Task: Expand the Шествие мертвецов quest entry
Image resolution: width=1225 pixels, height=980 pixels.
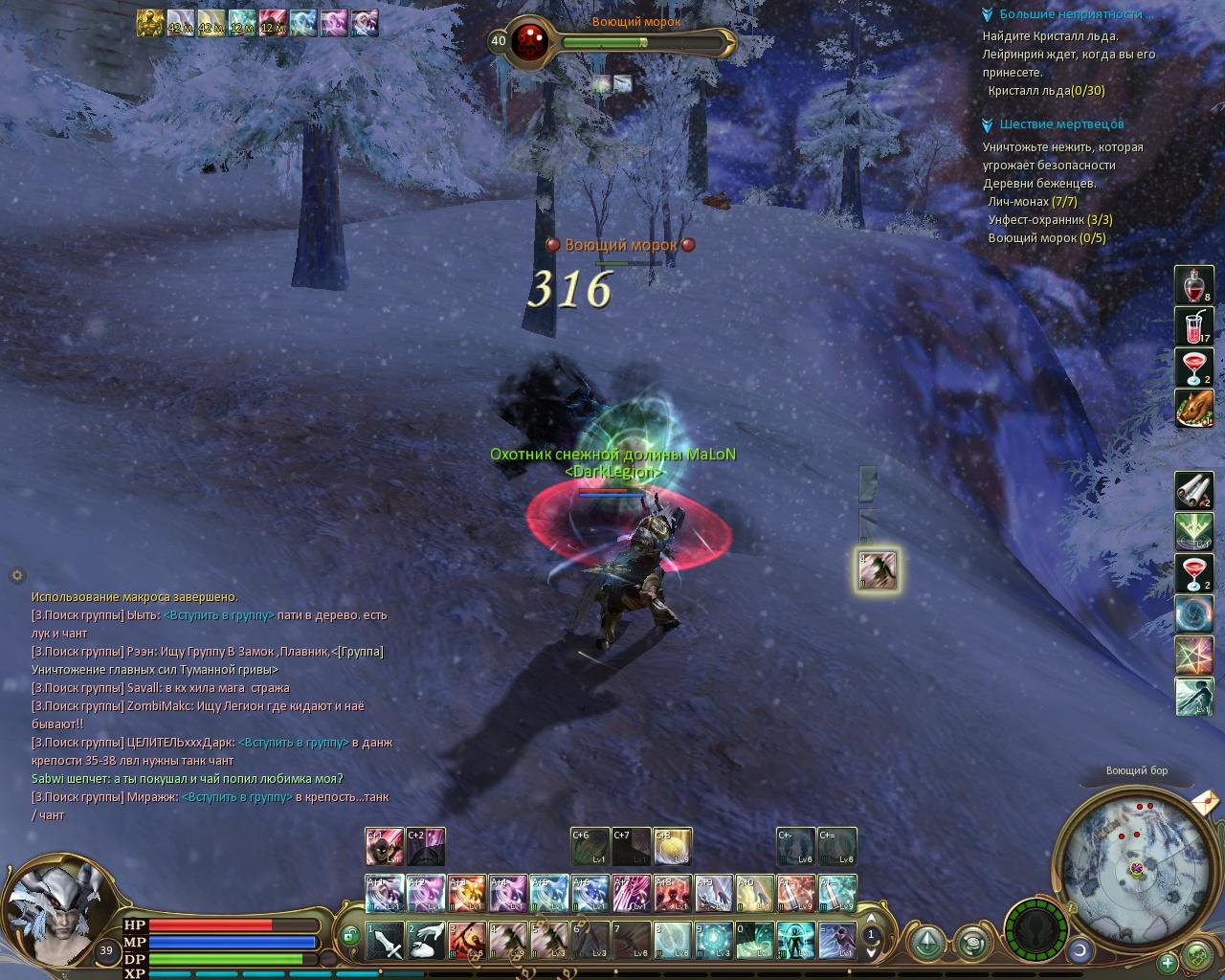Action: point(988,124)
